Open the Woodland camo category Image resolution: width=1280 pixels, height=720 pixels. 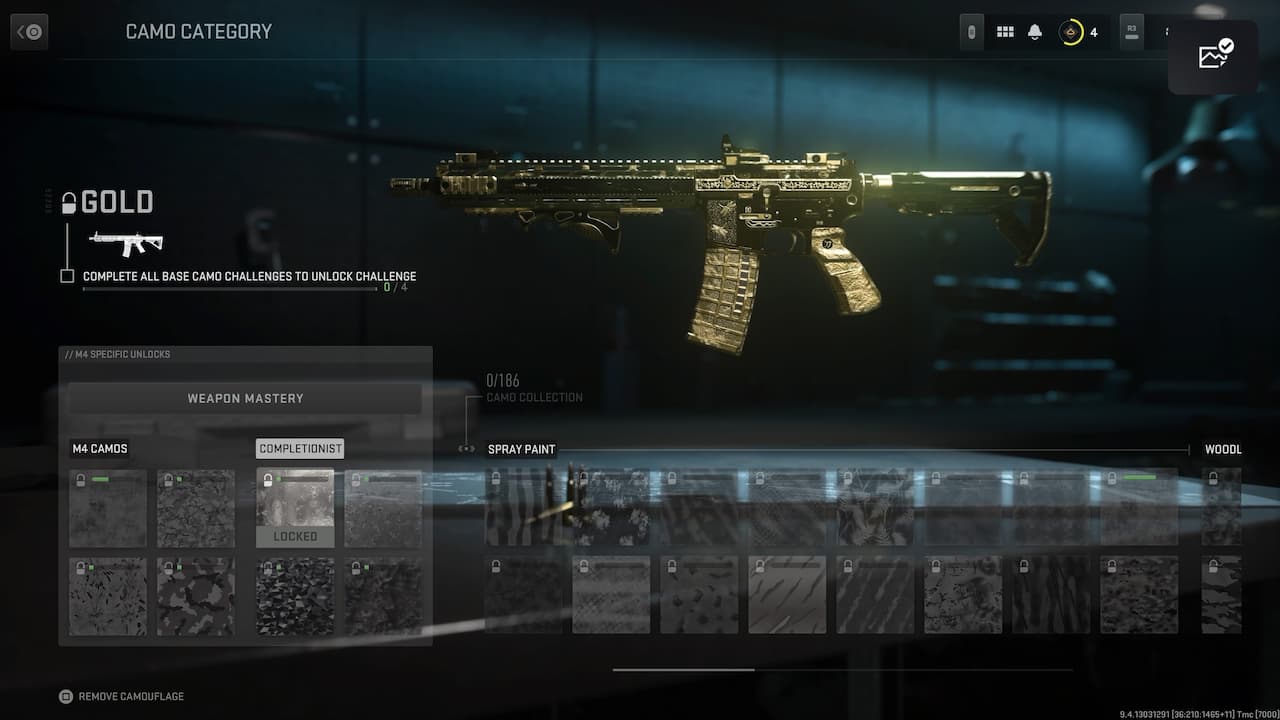coord(1223,449)
